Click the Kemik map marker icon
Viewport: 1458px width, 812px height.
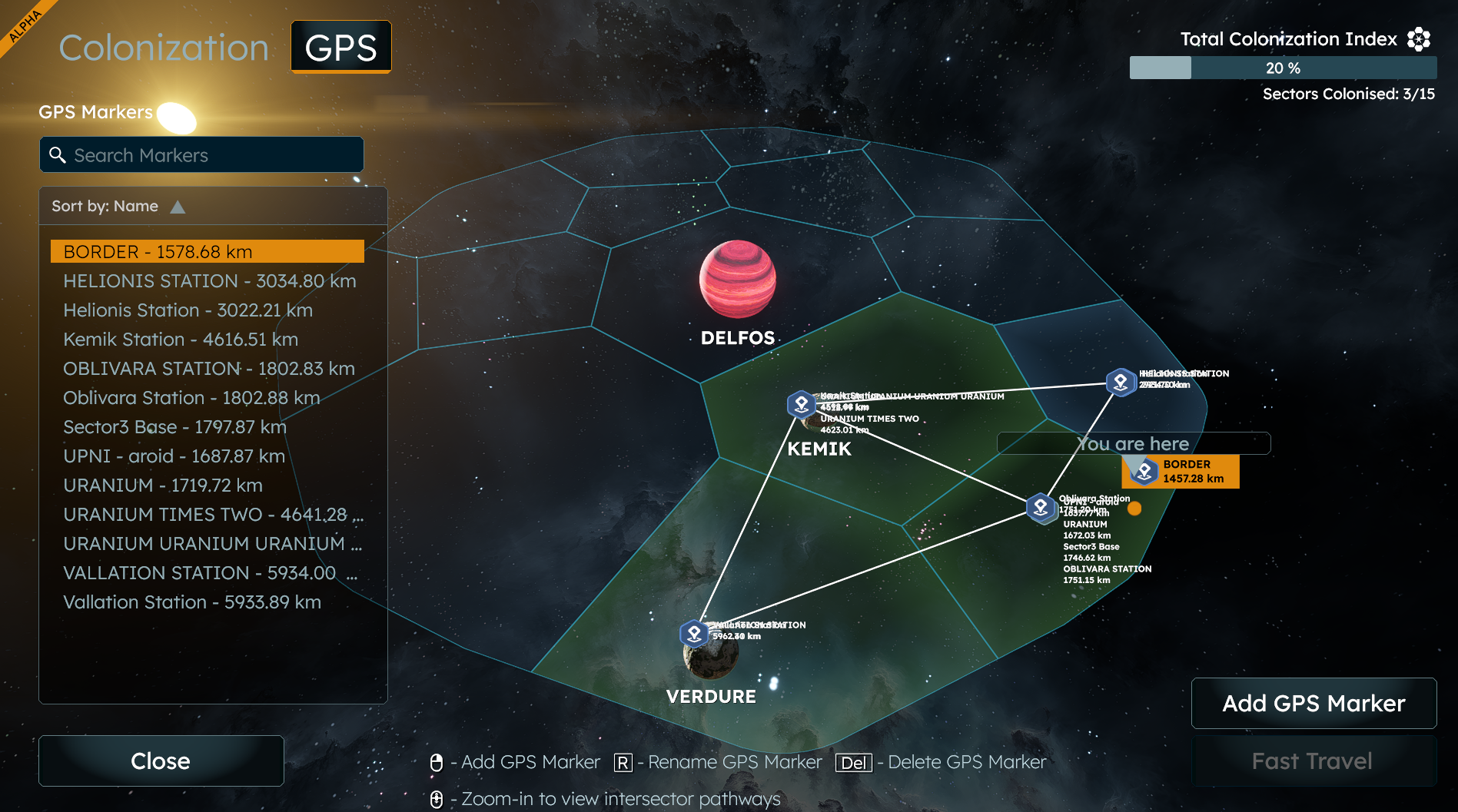(801, 403)
